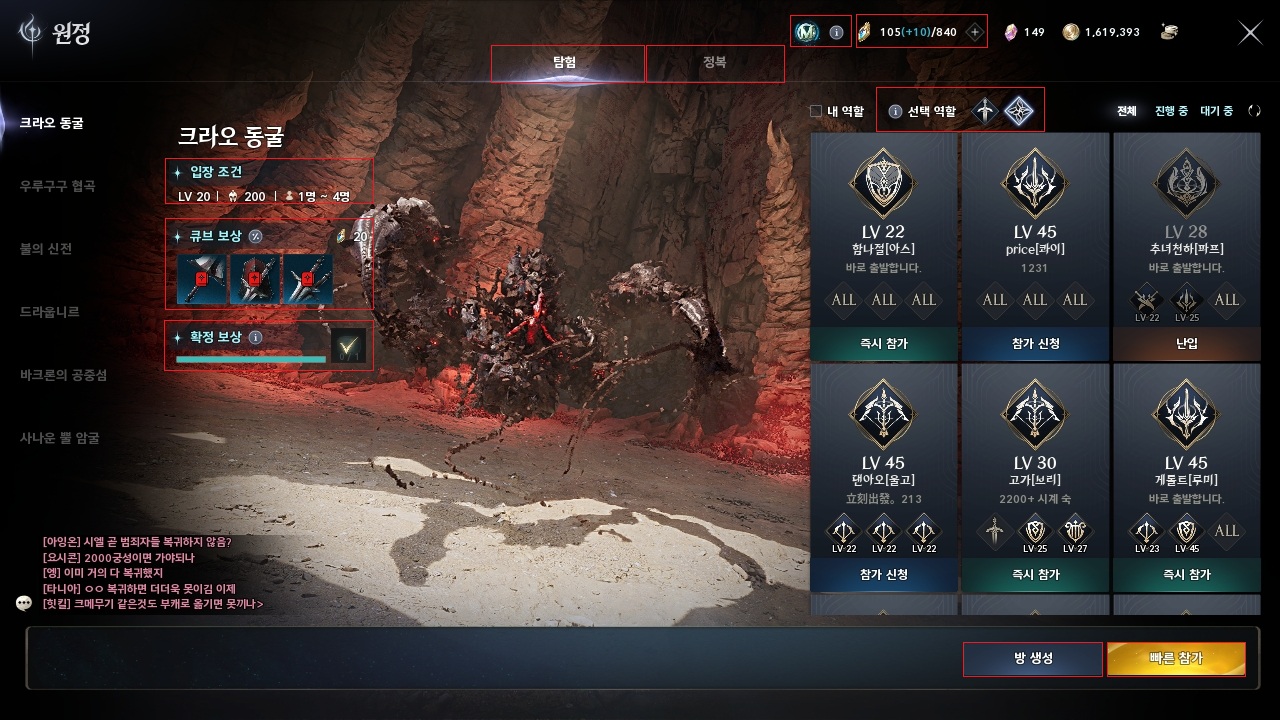Select the 드라울니르 dungeon entry
This screenshot has width=1280, height=720.
tap(50, 312)
